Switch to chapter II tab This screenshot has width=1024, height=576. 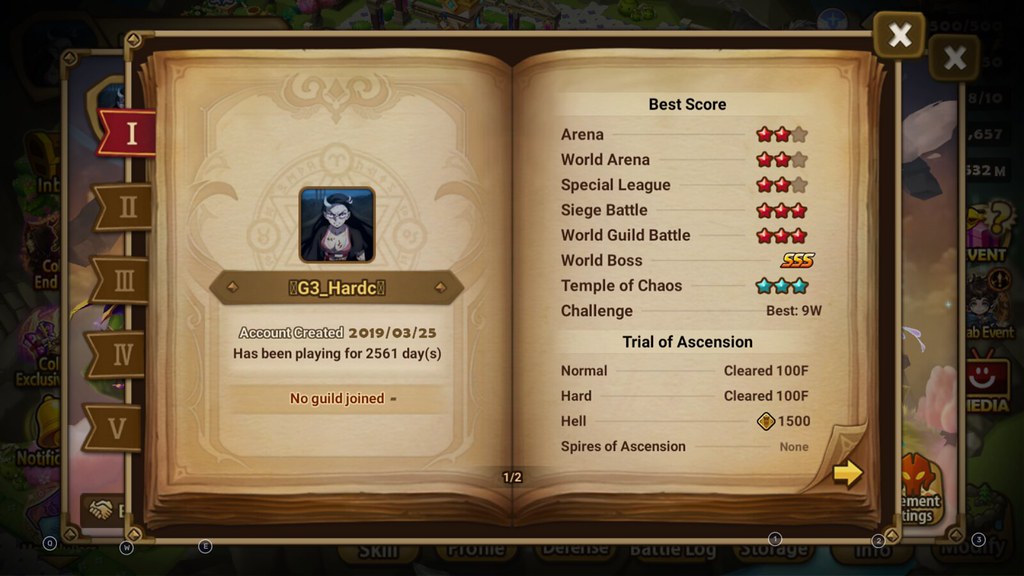[x=125, y=207]
